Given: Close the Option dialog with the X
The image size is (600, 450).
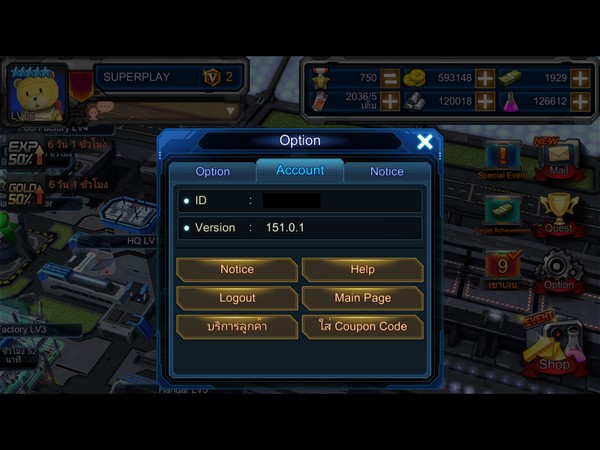Looking at the screenshot, I should (x=424, y=142).
